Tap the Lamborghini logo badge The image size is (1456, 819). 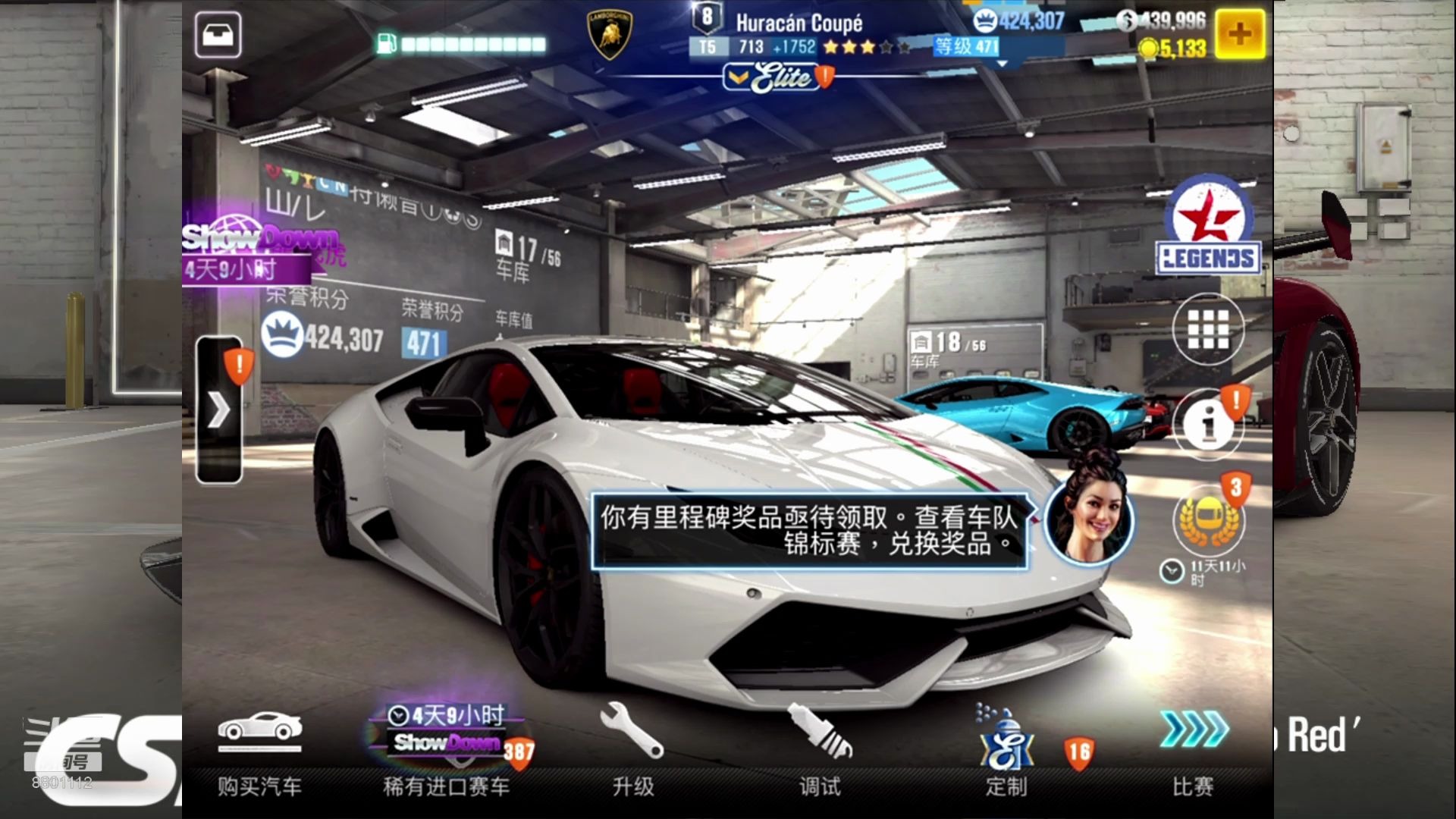(x=610, y=35)
